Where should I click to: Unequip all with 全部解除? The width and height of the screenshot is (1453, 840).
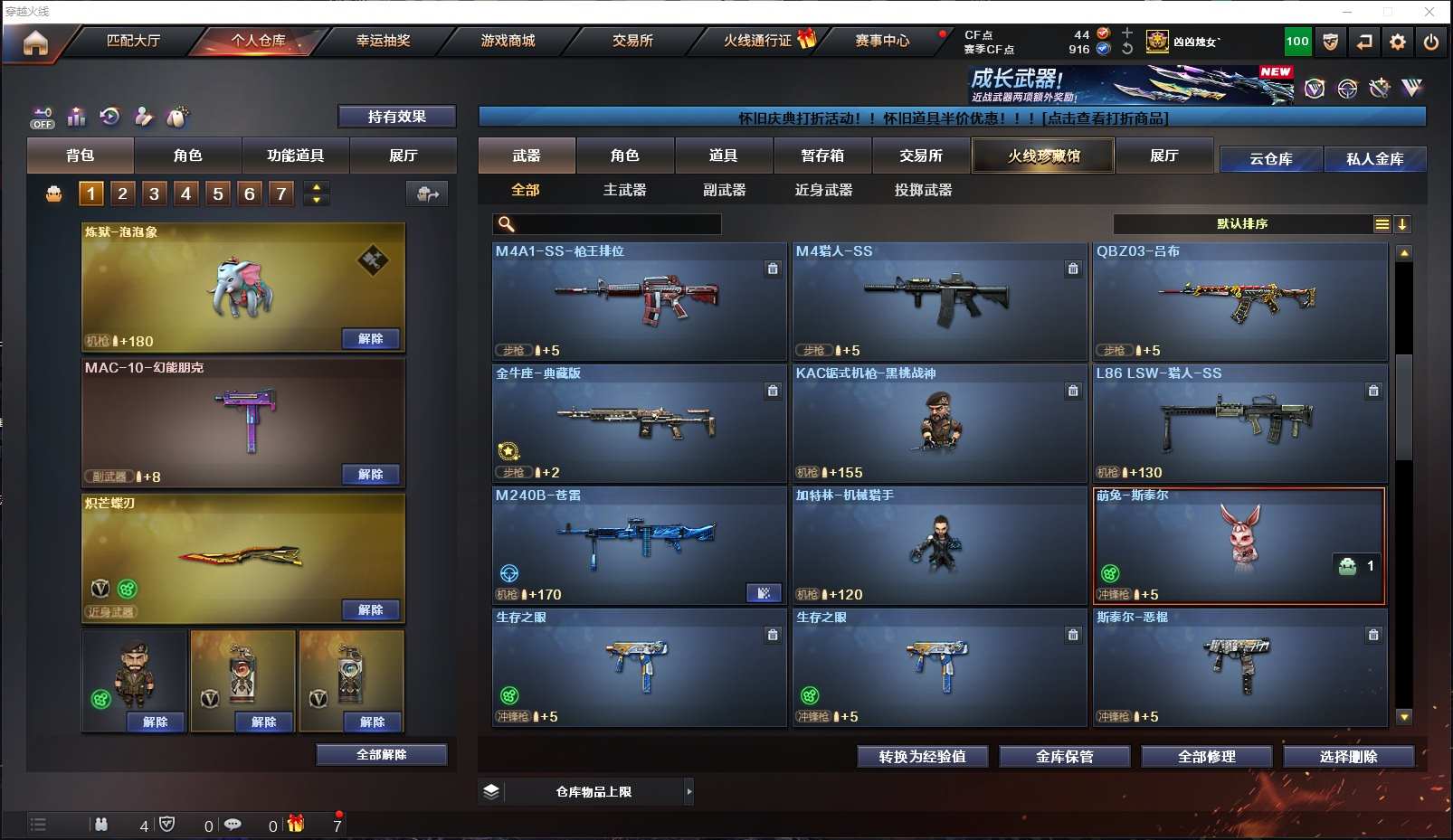[x=381, y=755]
